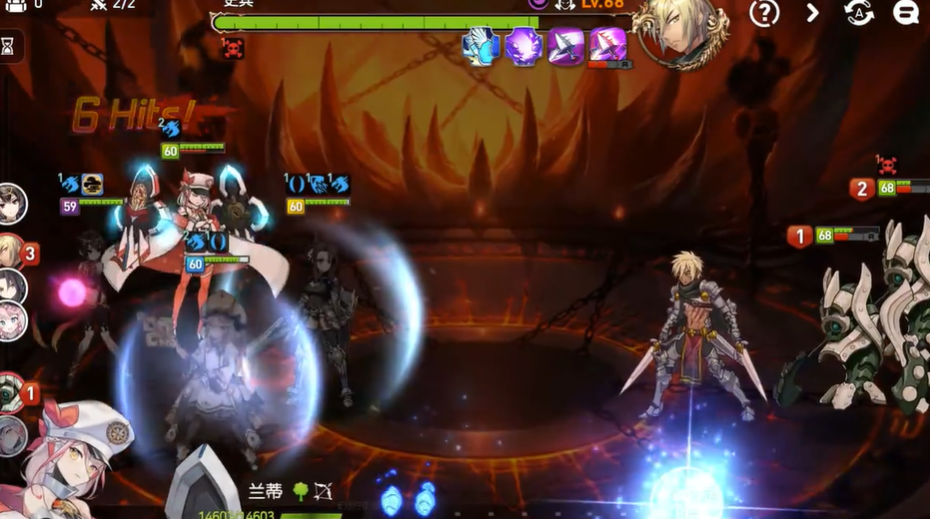Open the chat bubble button
Image resolution: width=930 pixels, height=519 pixels.
(x=906, y=13)
